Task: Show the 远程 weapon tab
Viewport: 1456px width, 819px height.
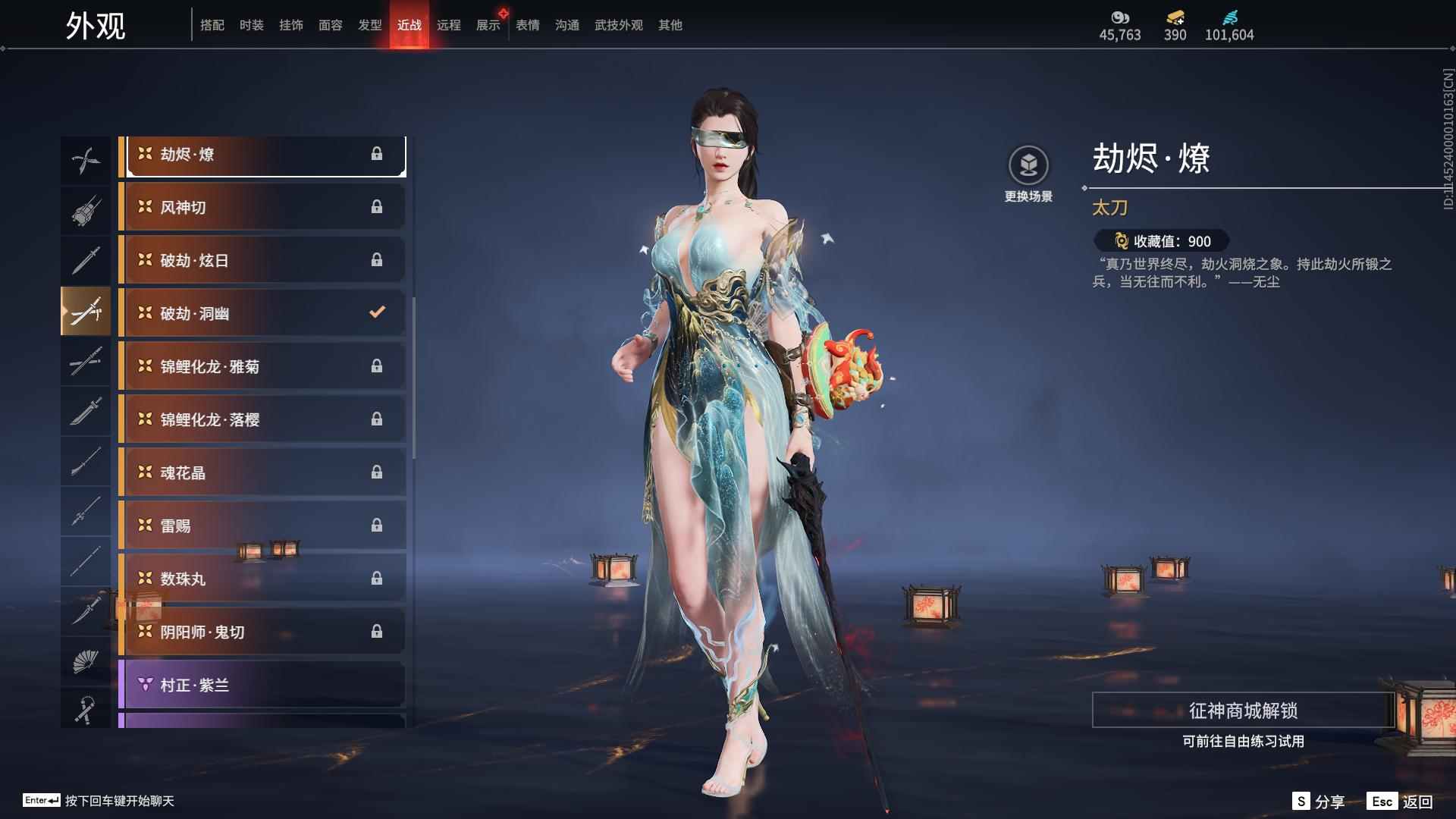Action: [448, 25]
